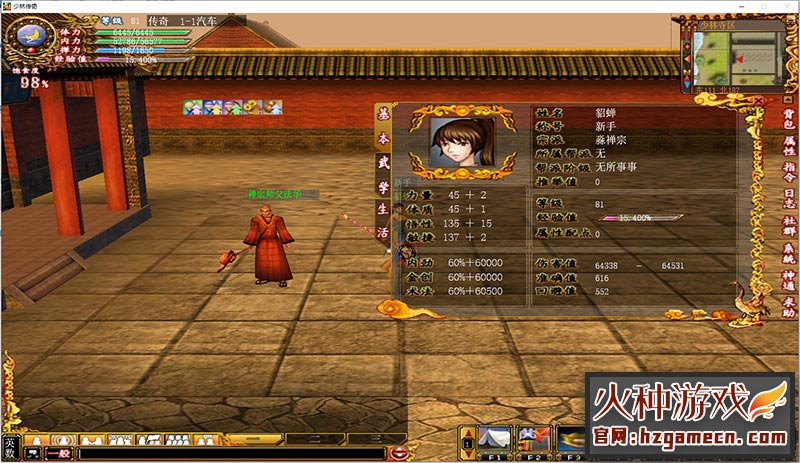Open the 社群 community menu
The image size is (800, 463).
click(x=790, y=226)
